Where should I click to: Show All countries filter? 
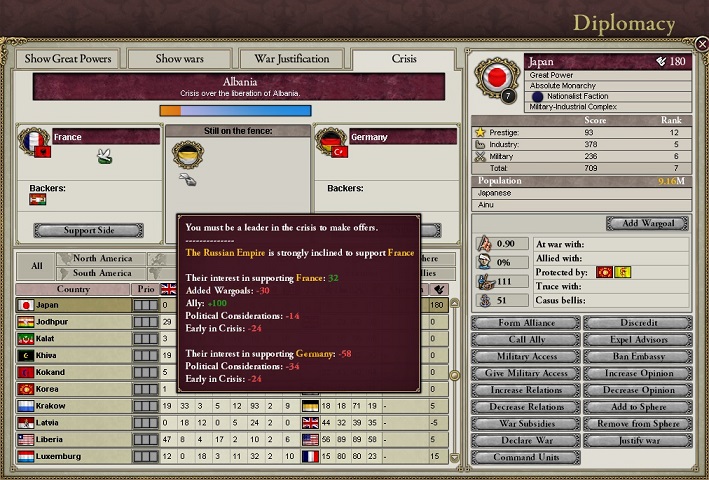pos(36,266)
